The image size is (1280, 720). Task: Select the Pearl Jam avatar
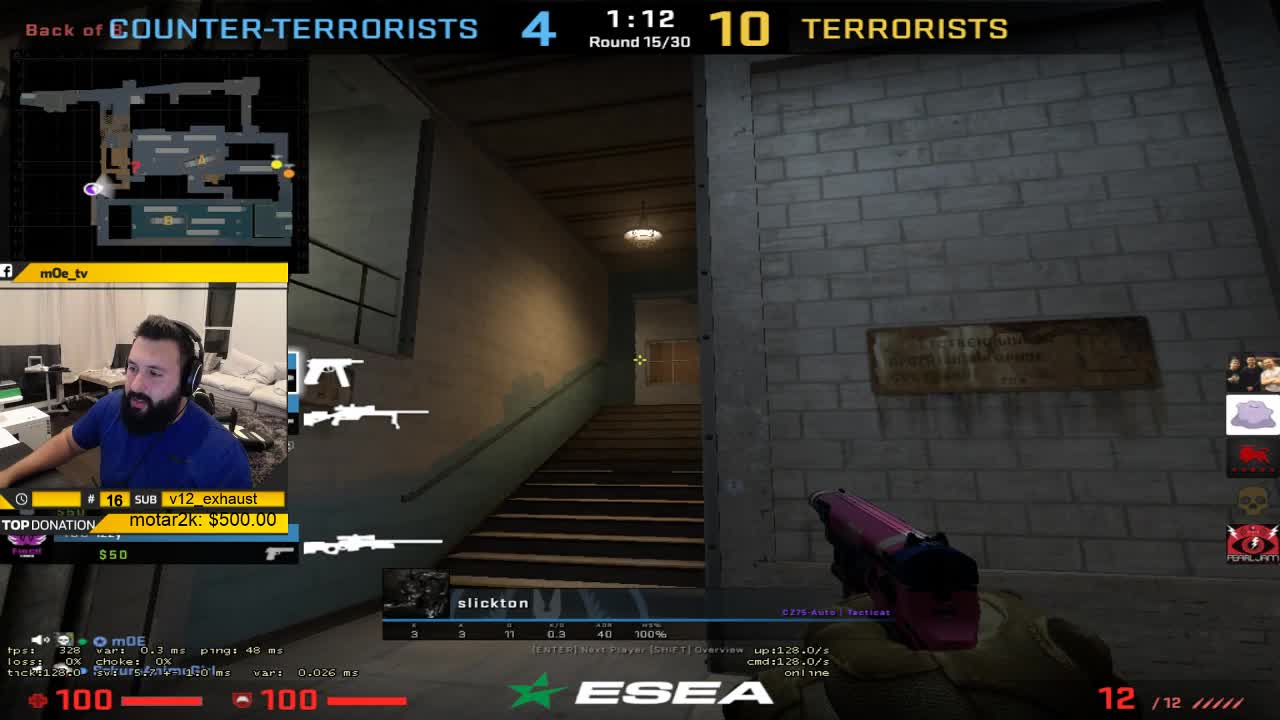click(1252, 543)
